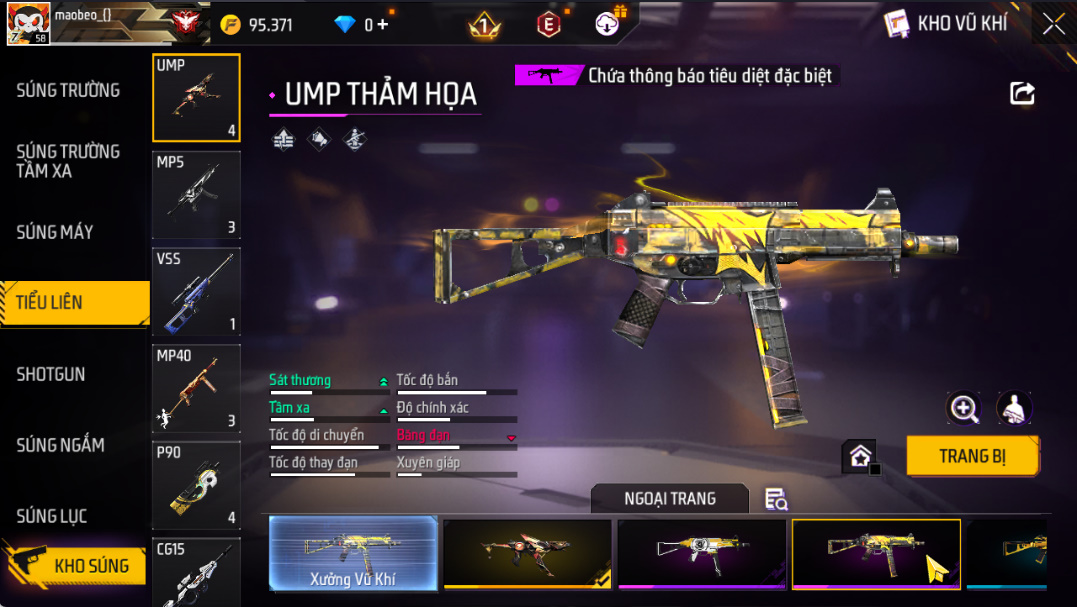Select the P90 weapon slot
Image resolution: width=1077 pixels, height=607 pixels.
tap(196, 485)
